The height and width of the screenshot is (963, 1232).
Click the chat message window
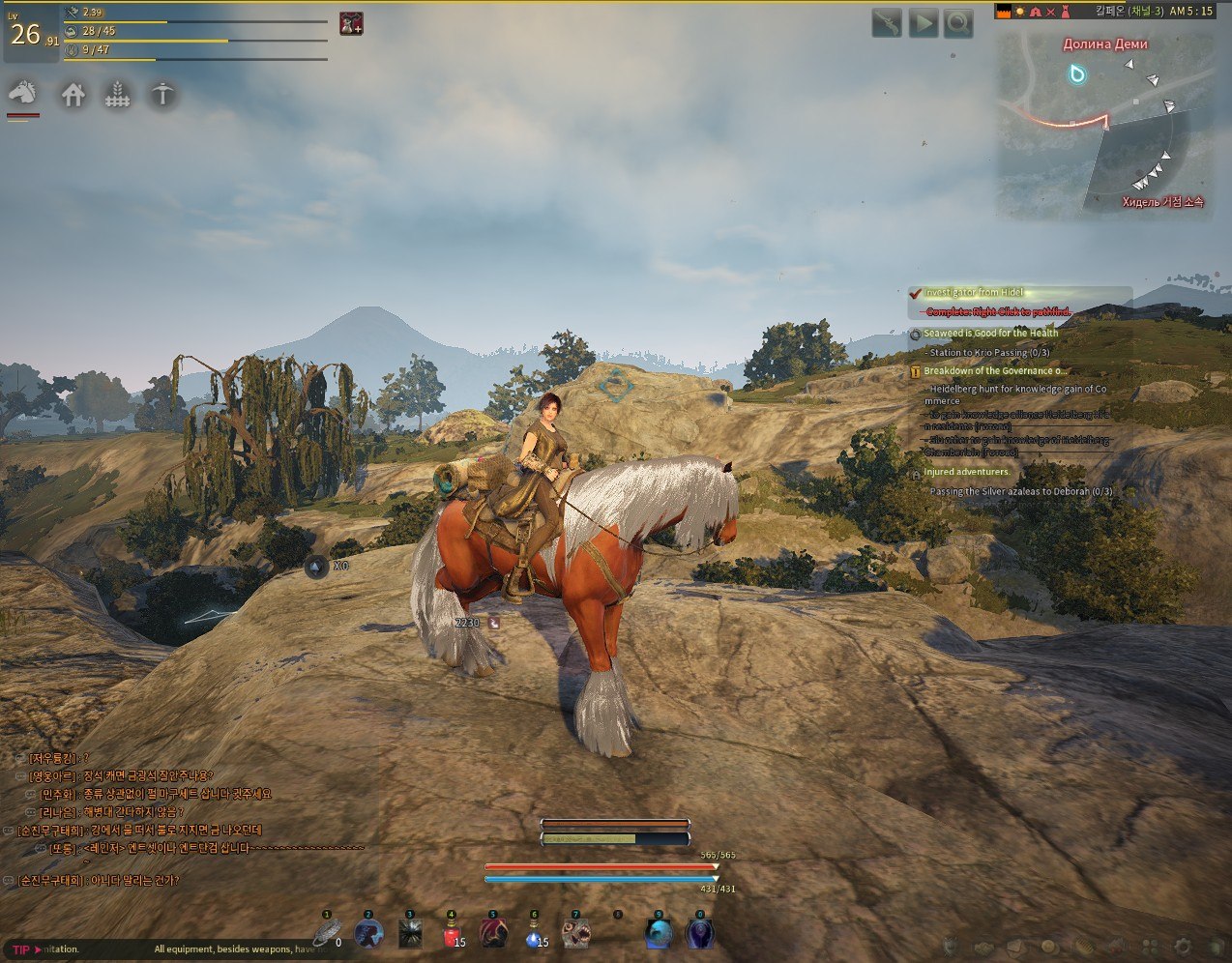[184, 820]
